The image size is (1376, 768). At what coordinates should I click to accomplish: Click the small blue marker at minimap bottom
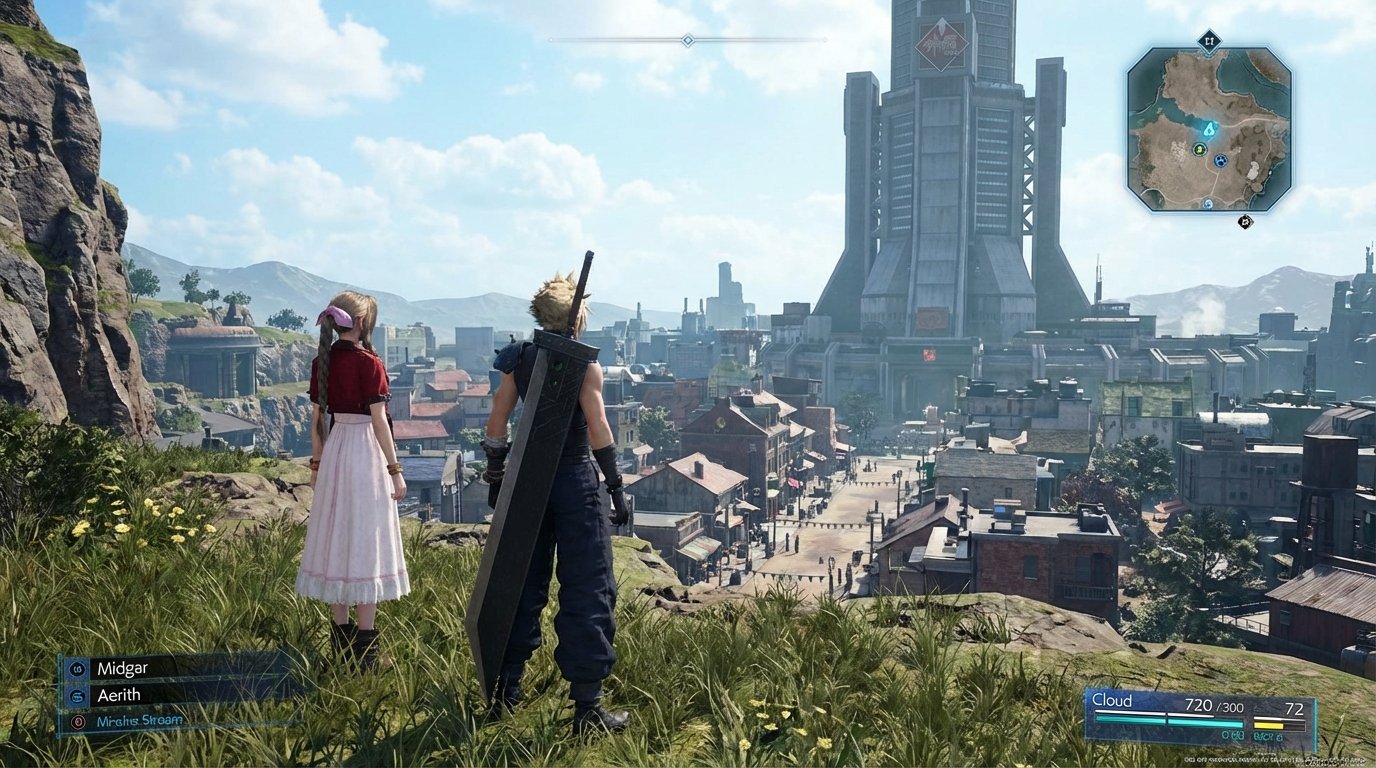pos(1208,203)
